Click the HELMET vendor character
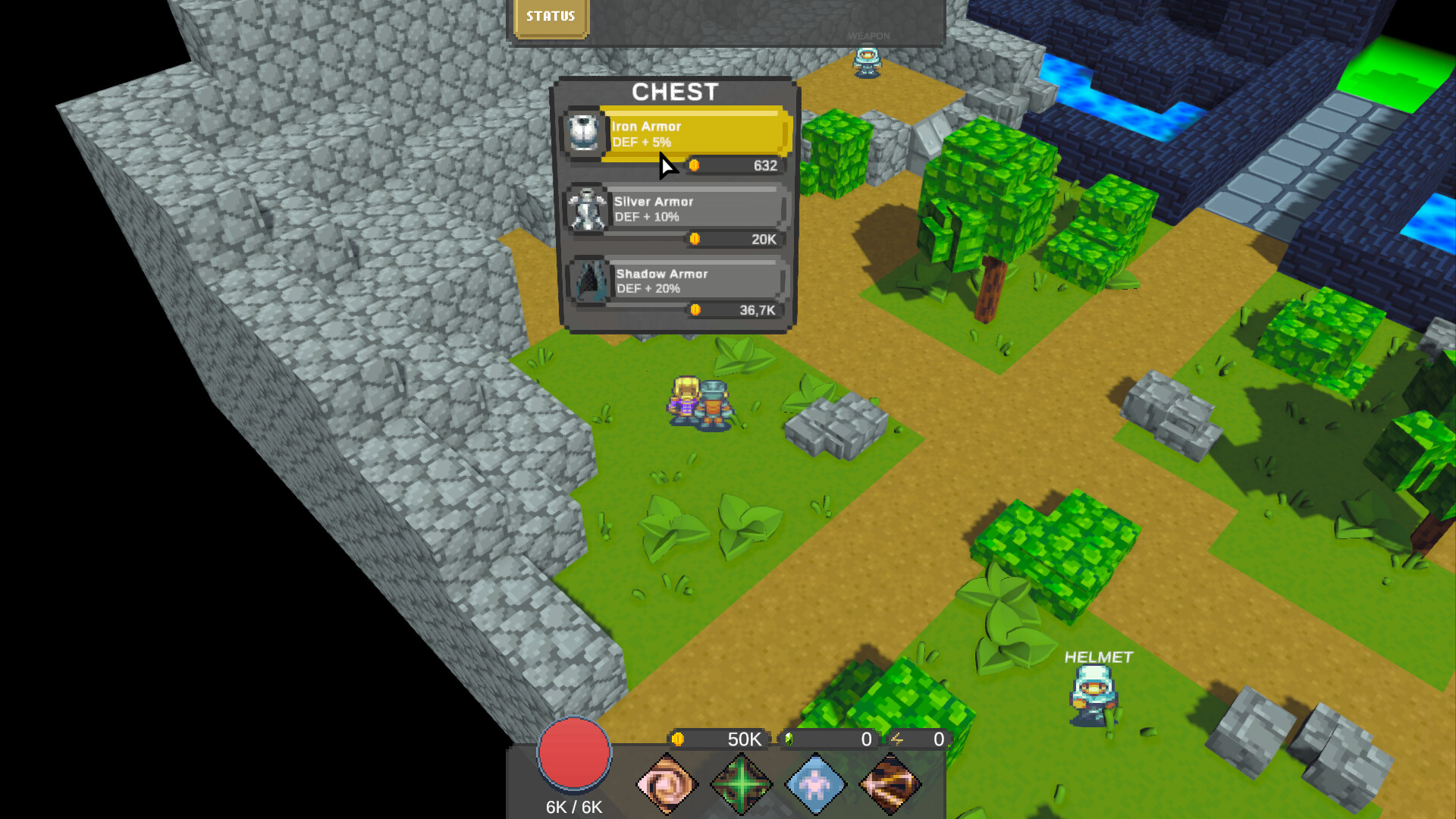This screenshot has width=1456, height=819. pos(1092,694)
